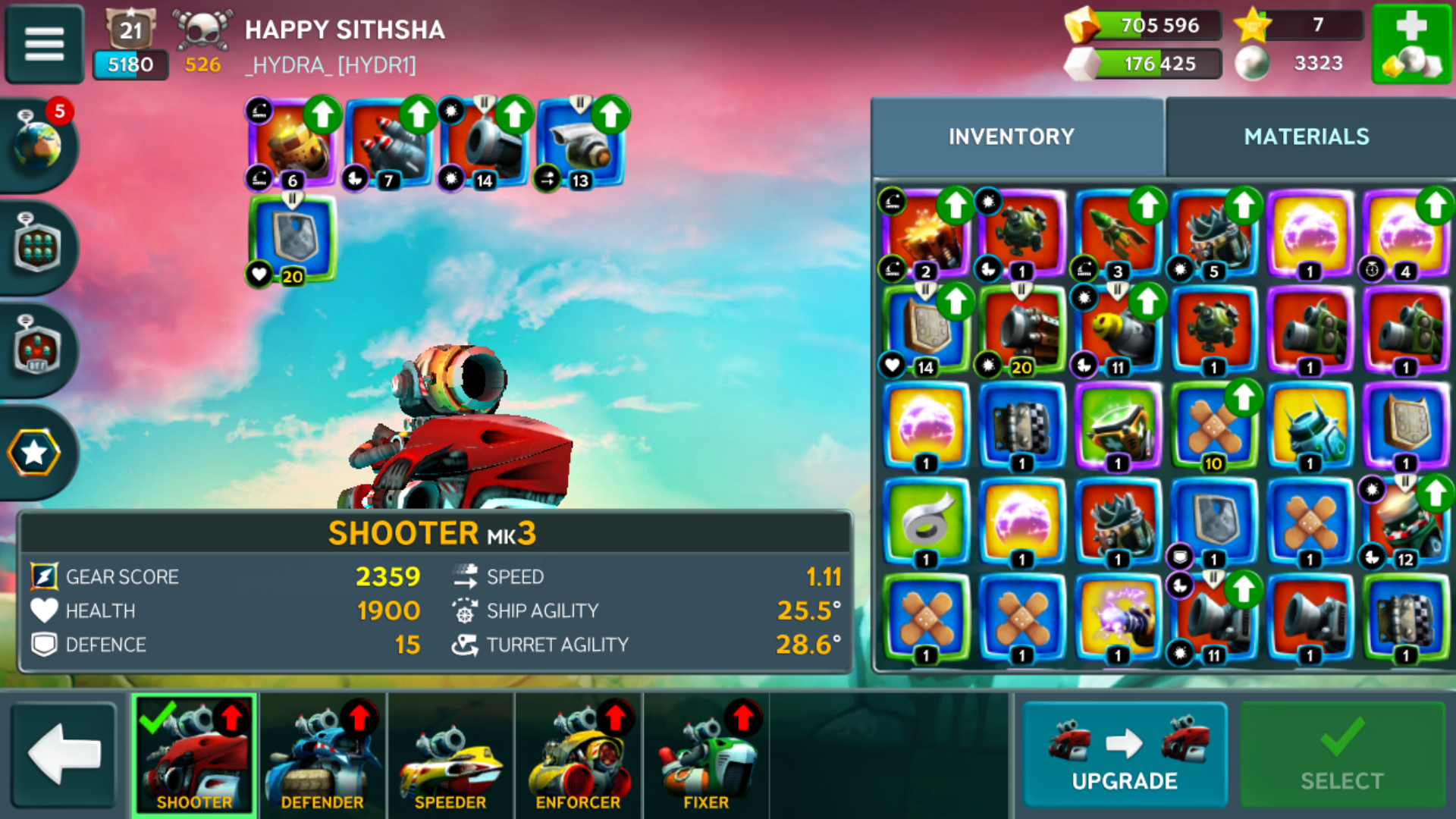Viewport: 1456px width, 819px height.
Task: Go back with the white arrow button
Action: (x=64, y=755)
